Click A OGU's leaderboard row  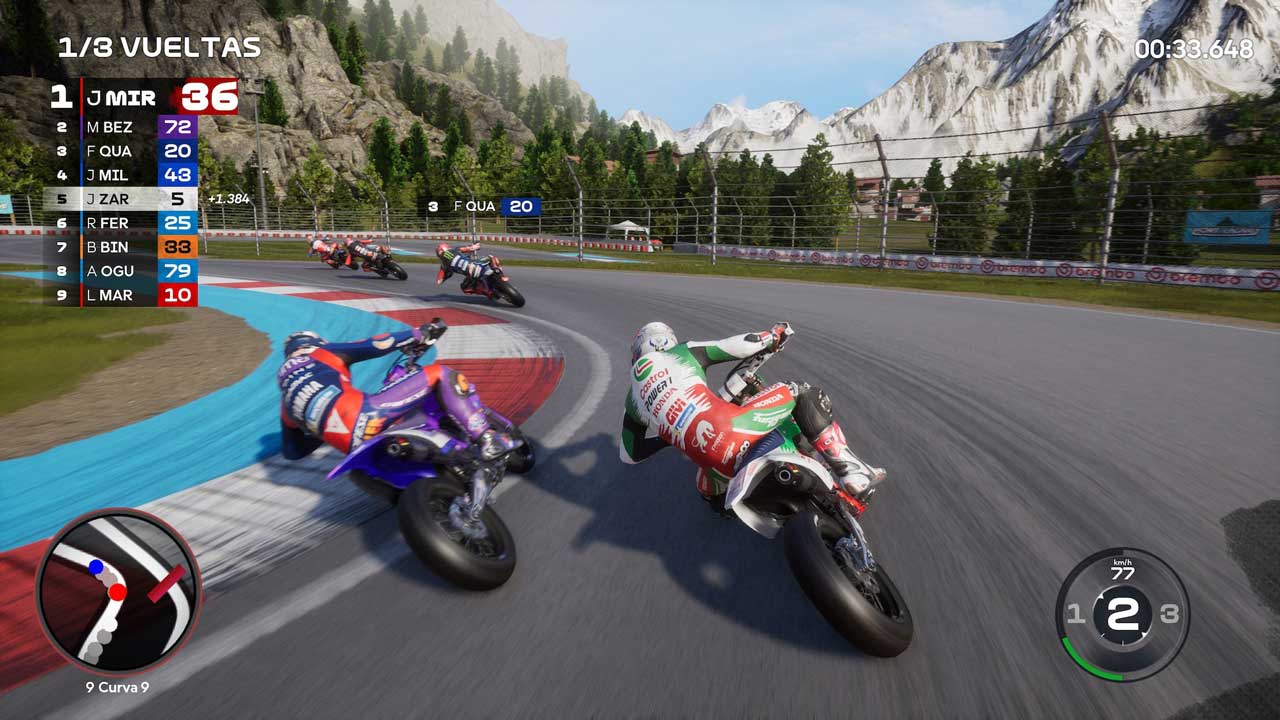[125, 271]
